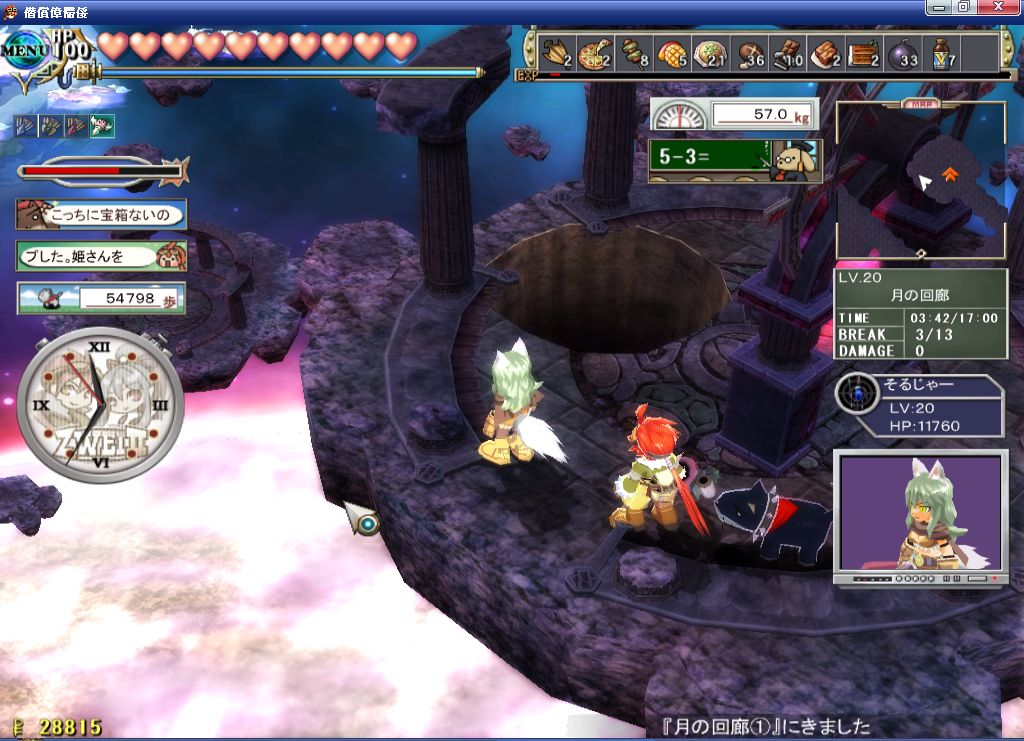The width and height of the screenshot is (1024, 741).
Task: Select the highlighted flower skill icon
Action: (102, 126)
